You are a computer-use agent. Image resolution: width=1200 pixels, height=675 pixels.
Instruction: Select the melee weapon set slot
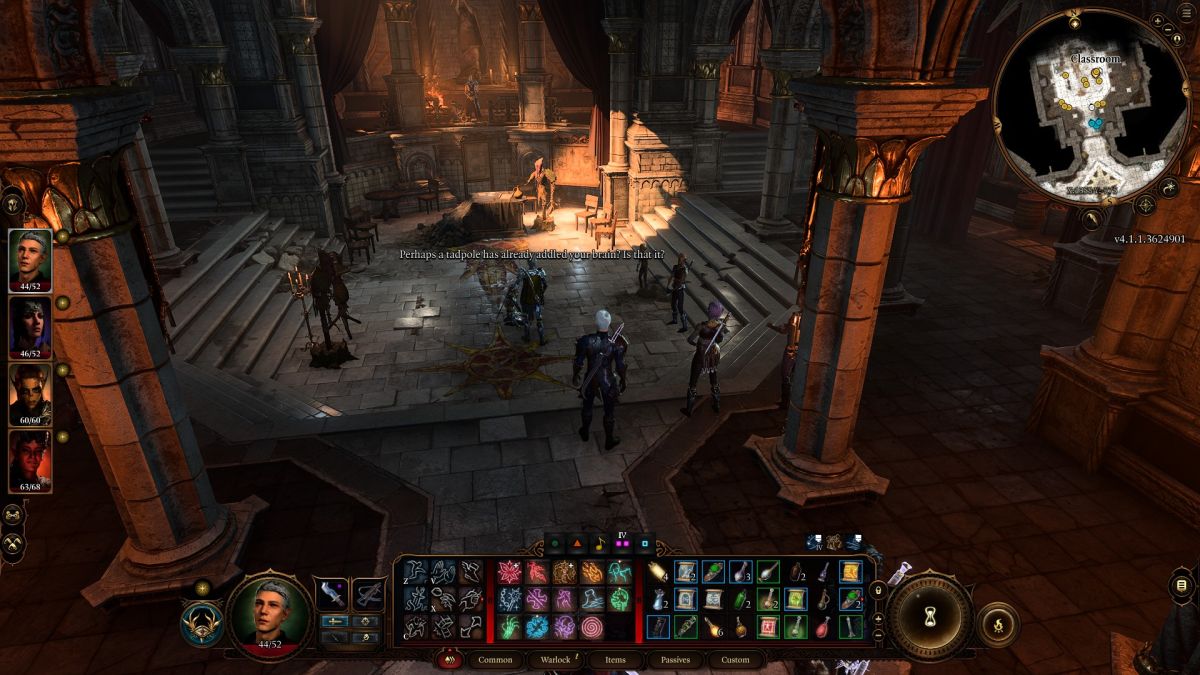[331, 593]
